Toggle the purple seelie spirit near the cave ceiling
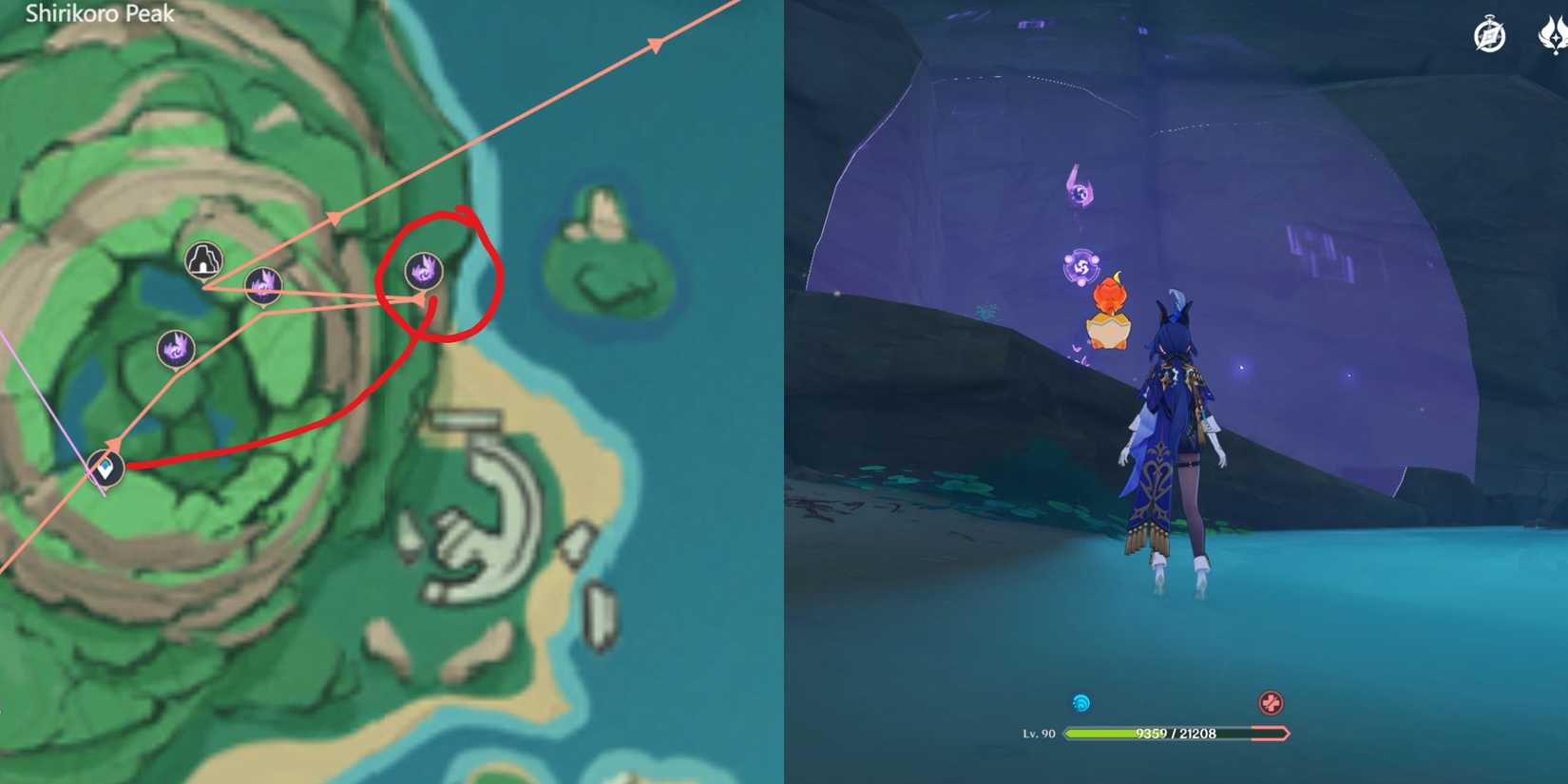The height and width of the screenshot is (784, 1568). click(x=1080, y=188)
